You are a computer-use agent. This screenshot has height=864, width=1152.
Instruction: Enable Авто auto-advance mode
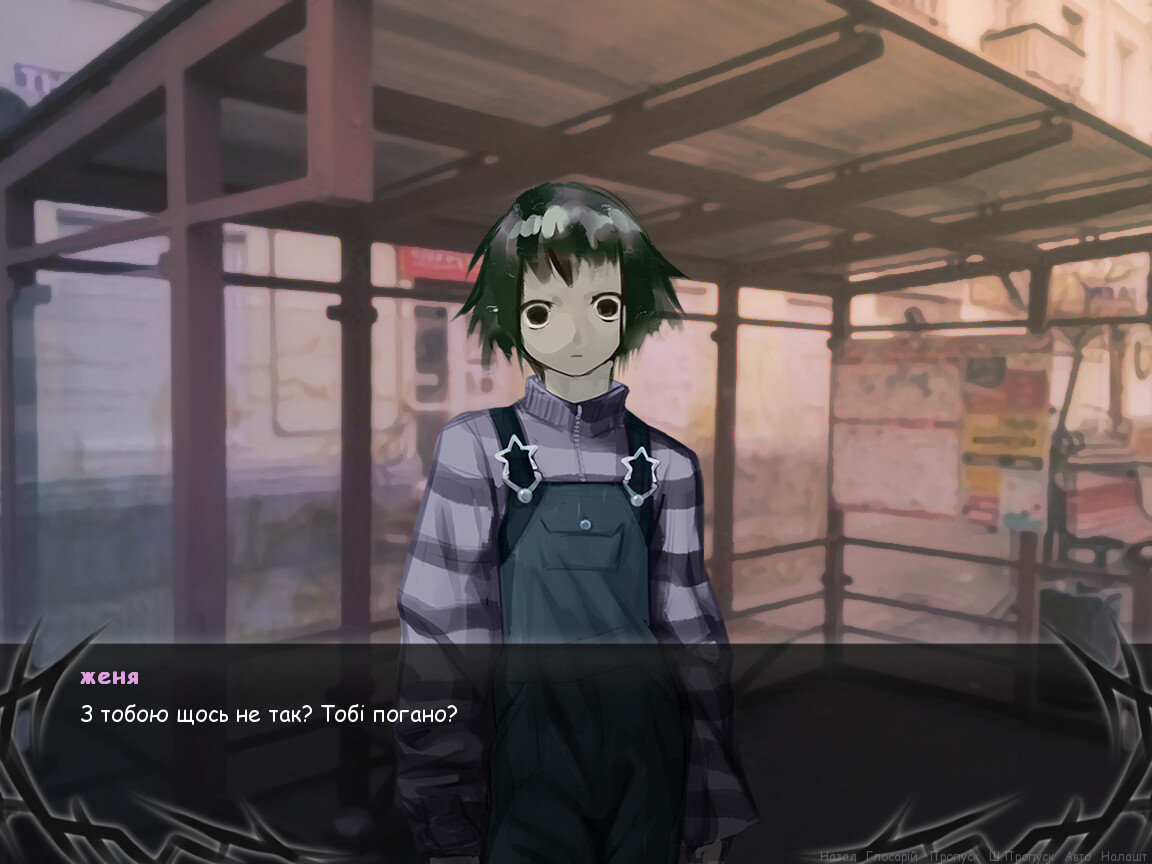coord(1078,856)
